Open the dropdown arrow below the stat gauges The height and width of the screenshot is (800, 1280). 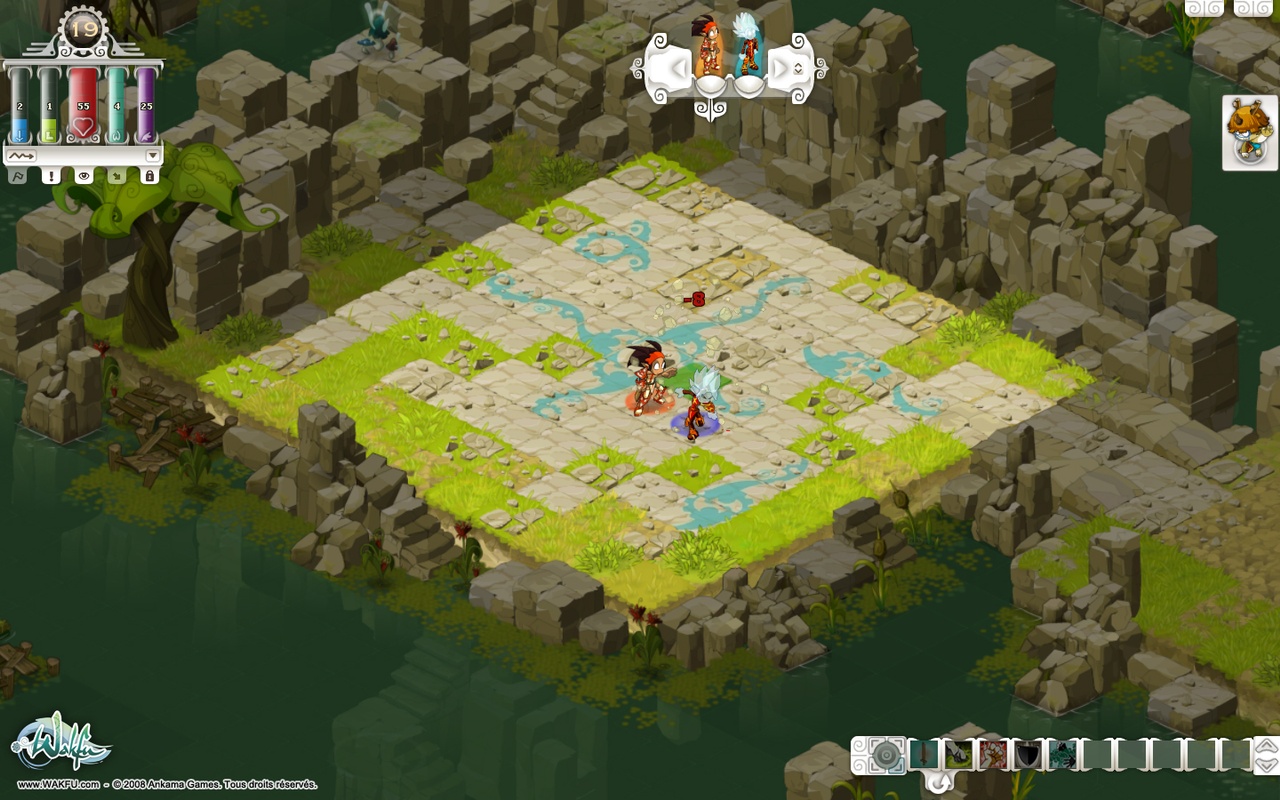click(151, 156)
